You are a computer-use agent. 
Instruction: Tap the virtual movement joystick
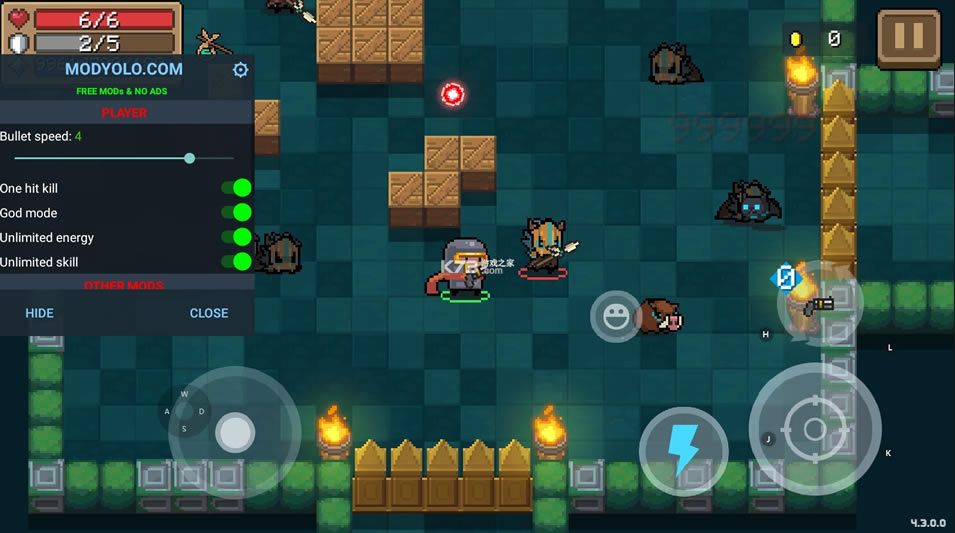click(235, 432)
